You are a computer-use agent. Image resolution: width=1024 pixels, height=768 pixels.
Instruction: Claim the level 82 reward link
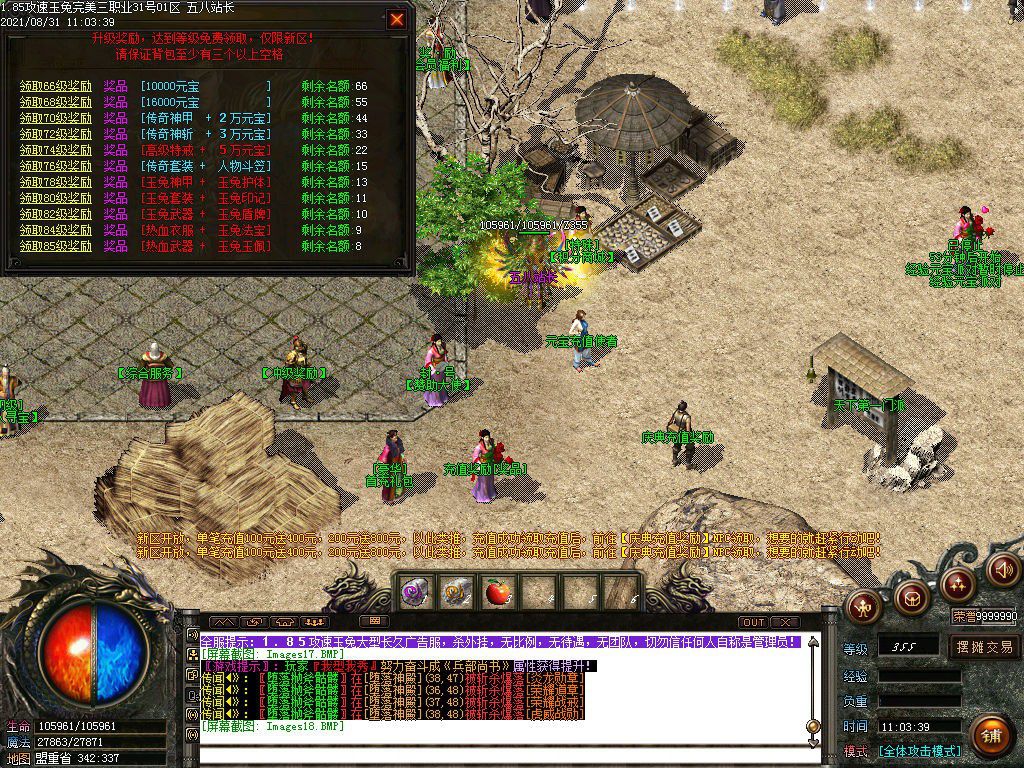[56, 214]
